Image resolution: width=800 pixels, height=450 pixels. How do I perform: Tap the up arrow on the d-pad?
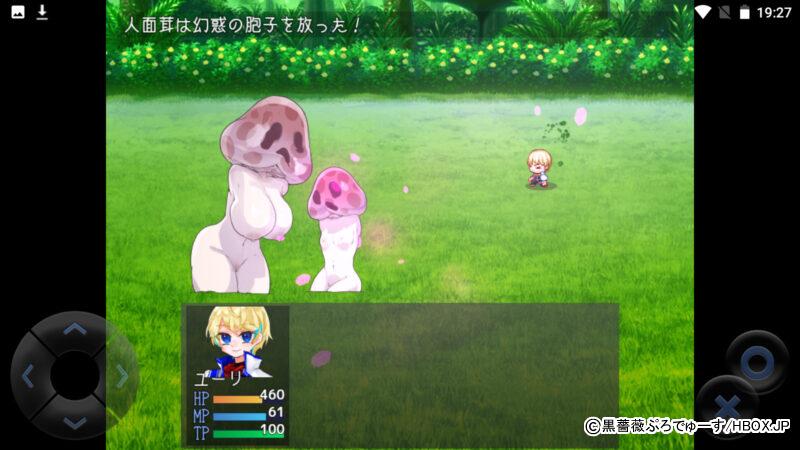(x=75, y=329)
